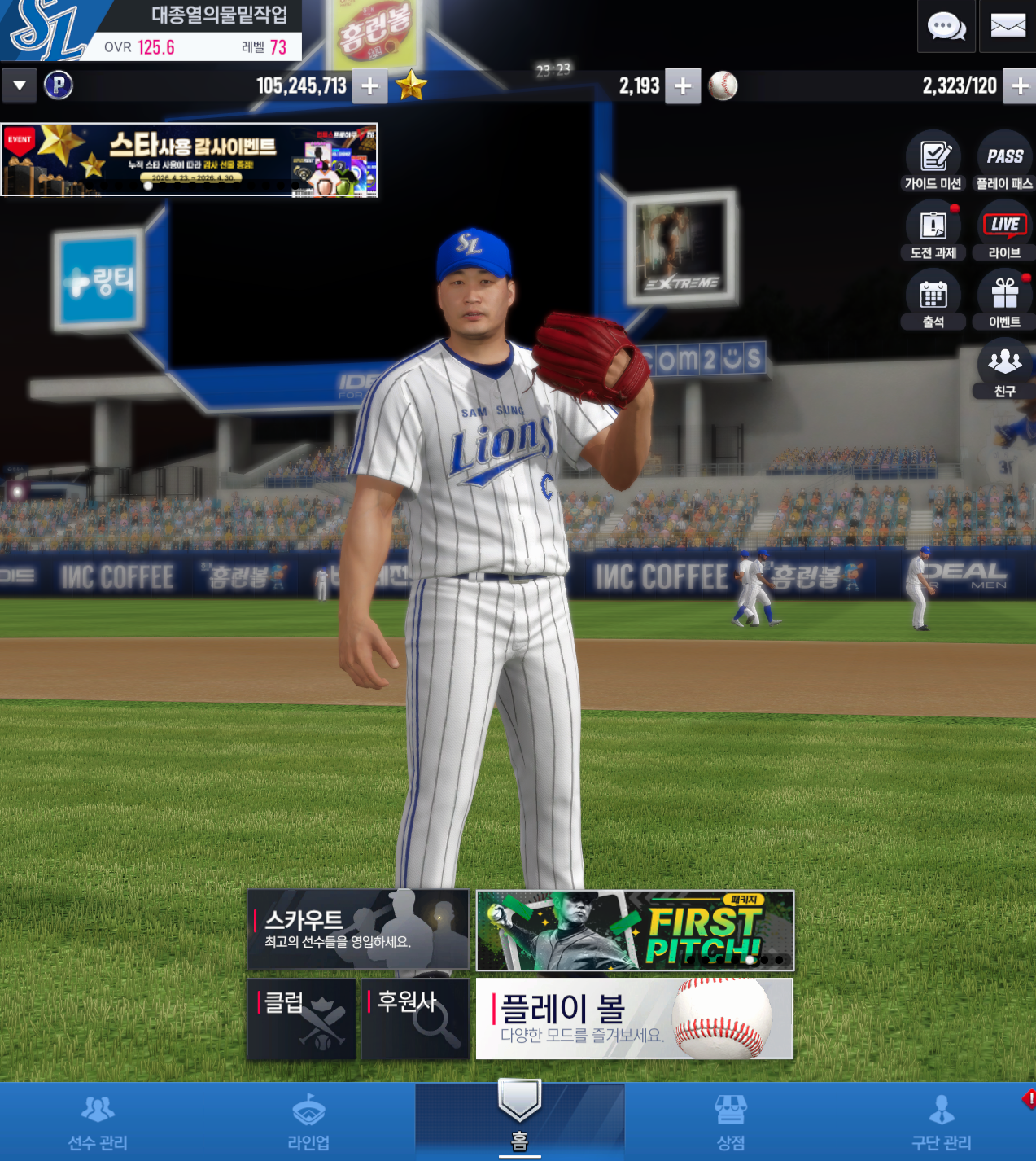Viewport: 1036px width, 1161px height.
Task: Open the 친구 friends list
Action: (1004, 370)
